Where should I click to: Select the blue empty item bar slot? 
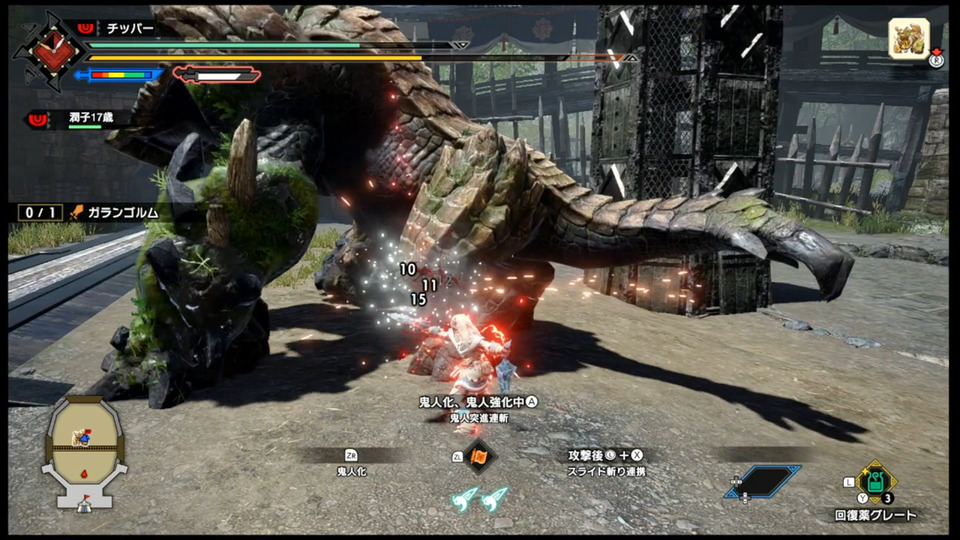coord(763,482)
